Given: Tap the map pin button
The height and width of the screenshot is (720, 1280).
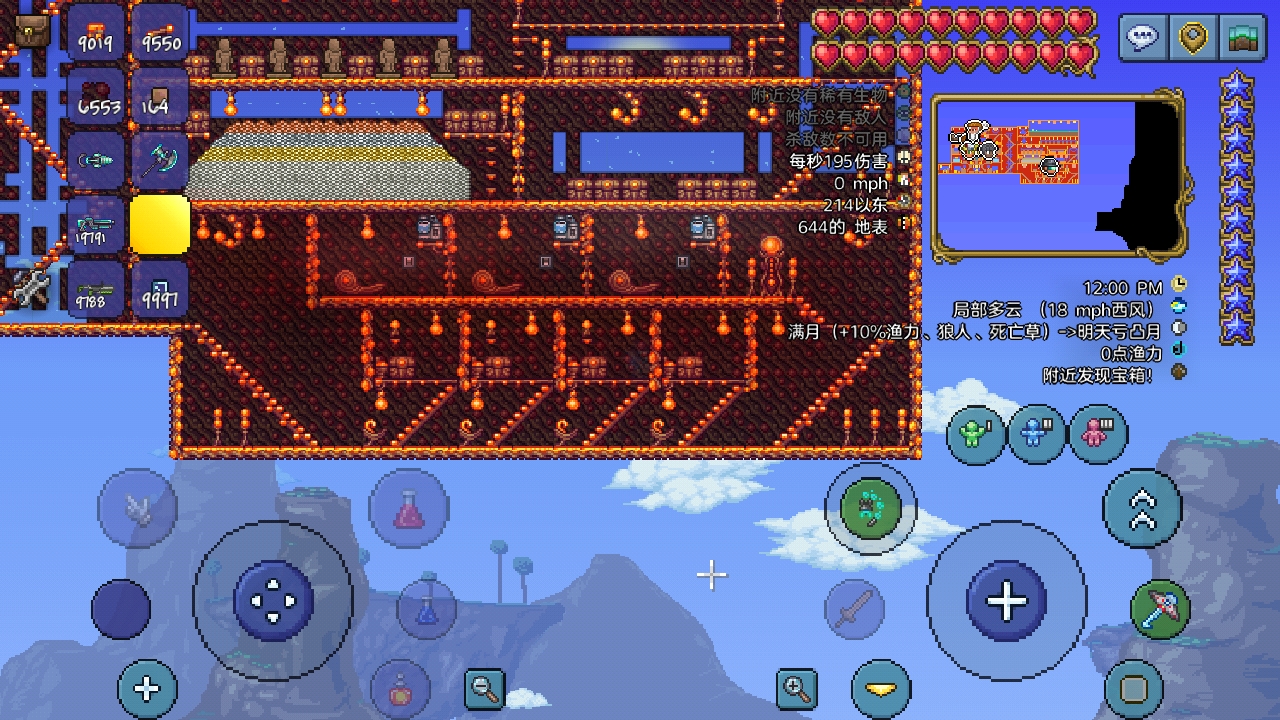Looking at the screenshot, I should point(1192,37).
